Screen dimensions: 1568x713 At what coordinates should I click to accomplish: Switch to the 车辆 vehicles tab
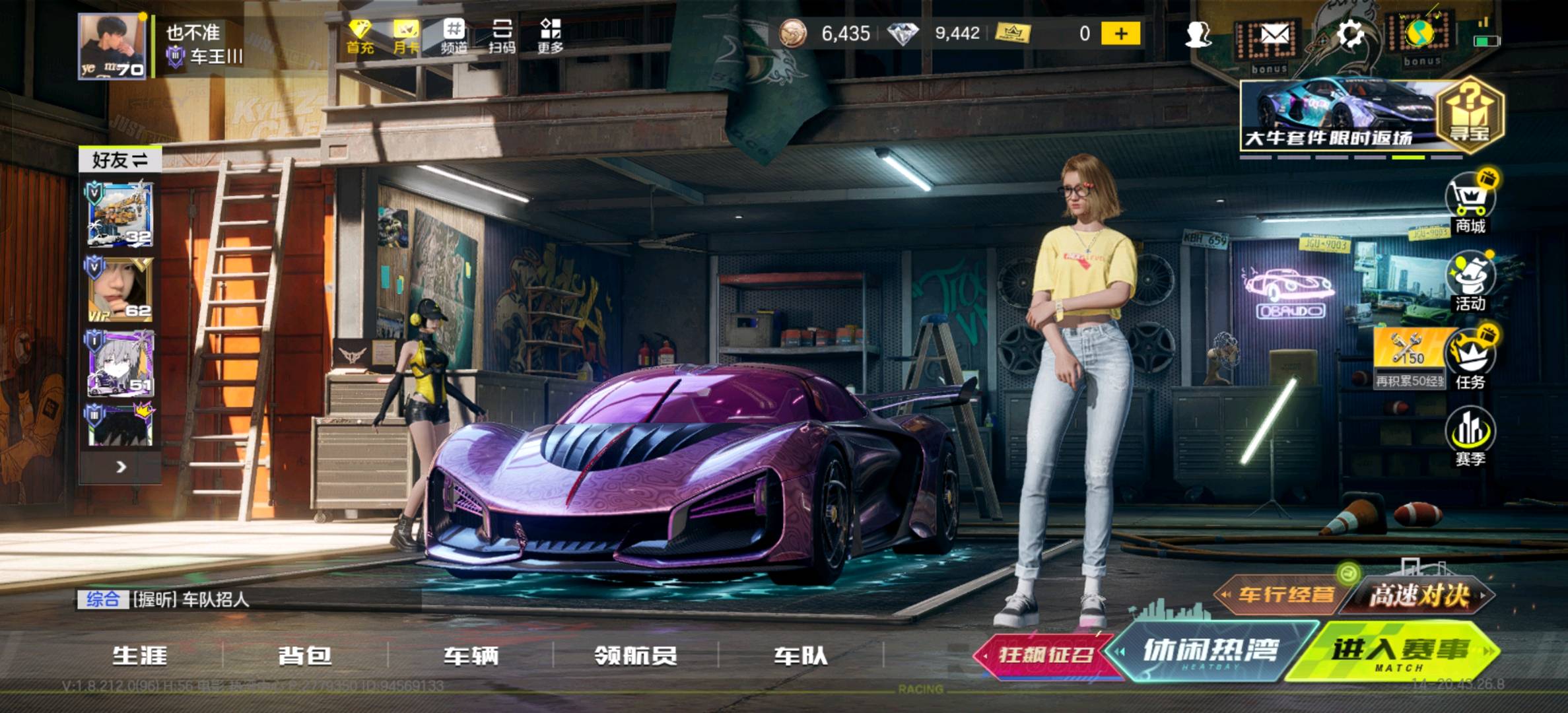coord(470,656)
